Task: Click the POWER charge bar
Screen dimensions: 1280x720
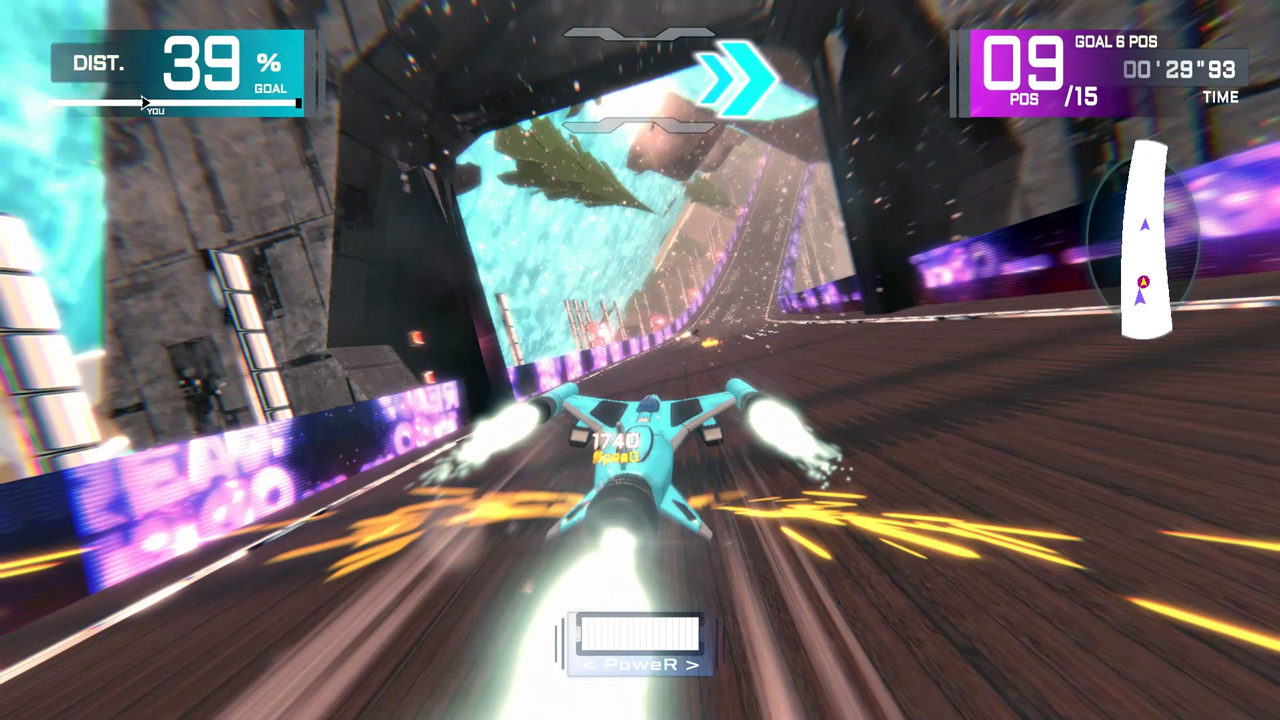Action: point(640,633)
